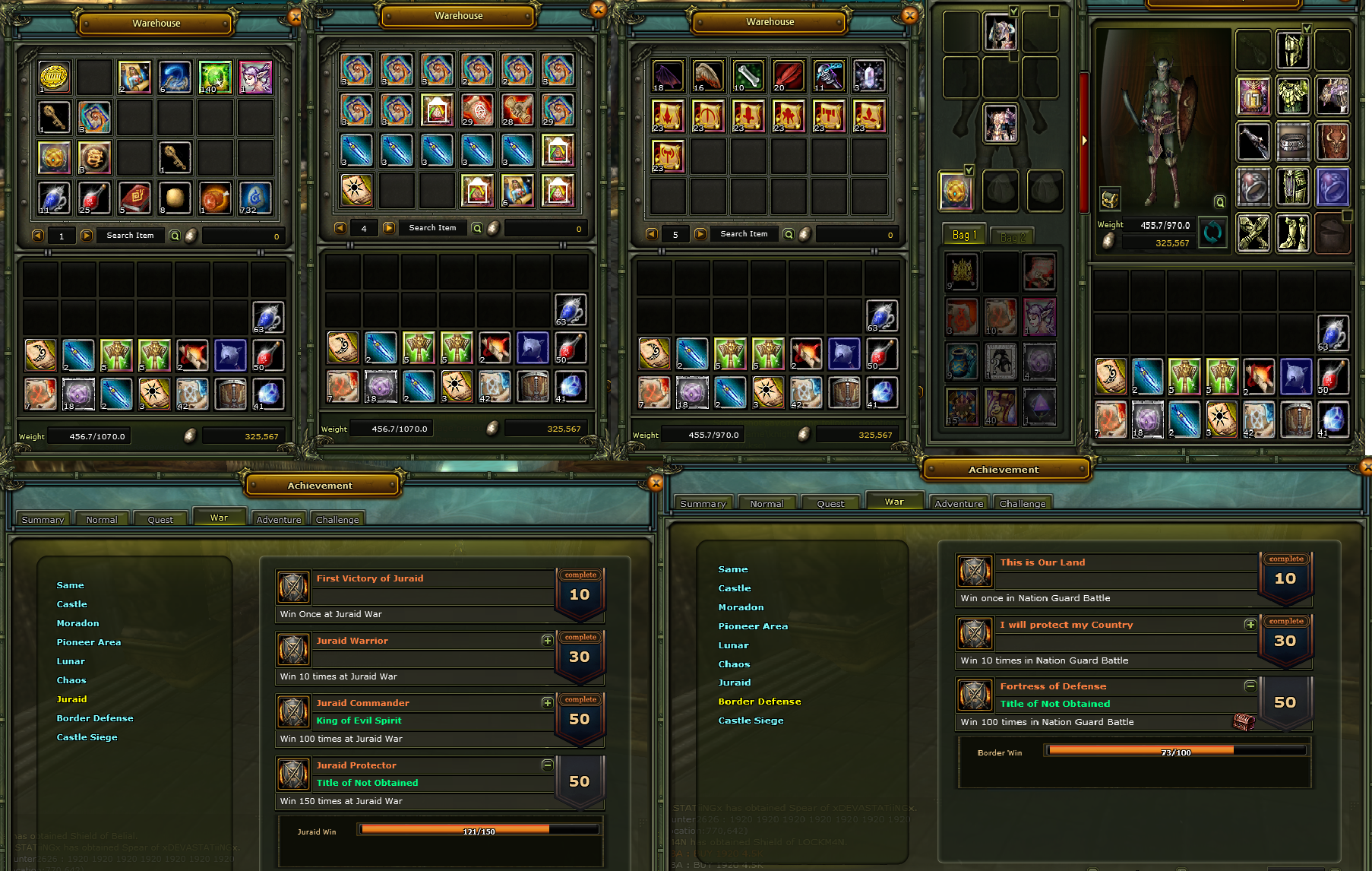Expand I will protect my Country achievement
This screenshot has height=871, width=1372.
pos(1250,625)
